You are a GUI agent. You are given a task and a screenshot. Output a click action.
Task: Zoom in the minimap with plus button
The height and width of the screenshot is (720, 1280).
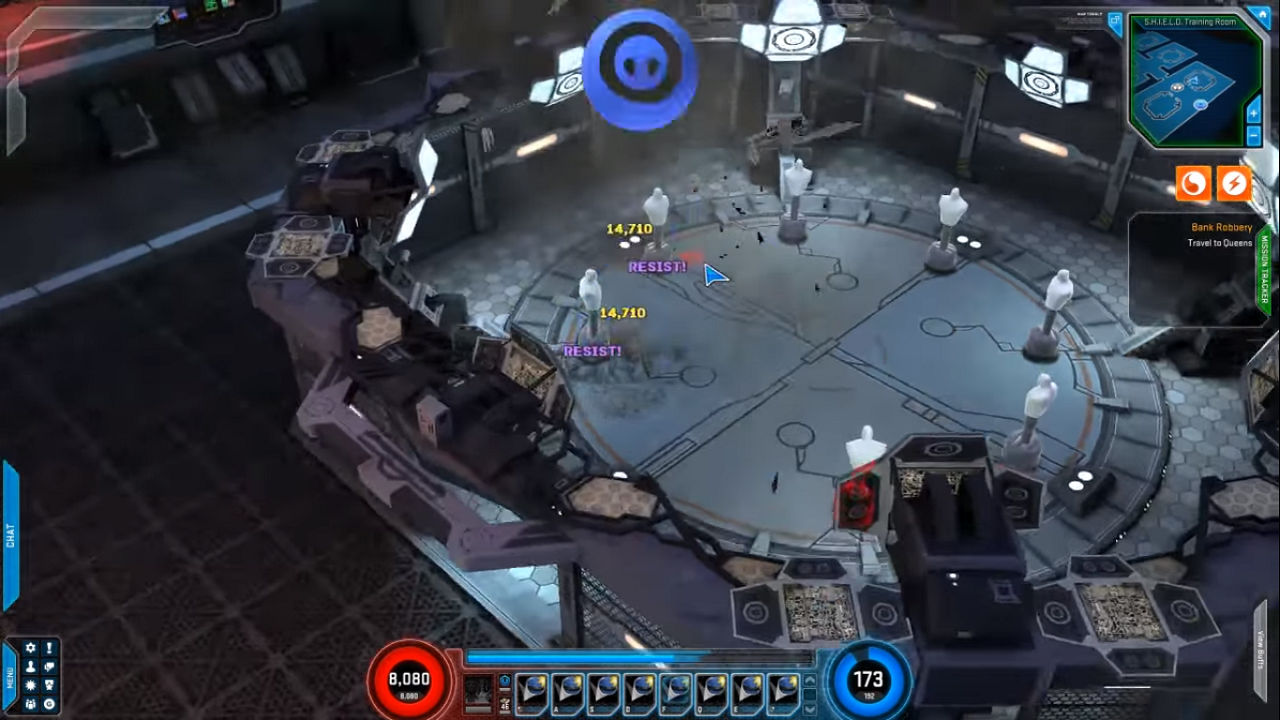tap(1253, 114)
